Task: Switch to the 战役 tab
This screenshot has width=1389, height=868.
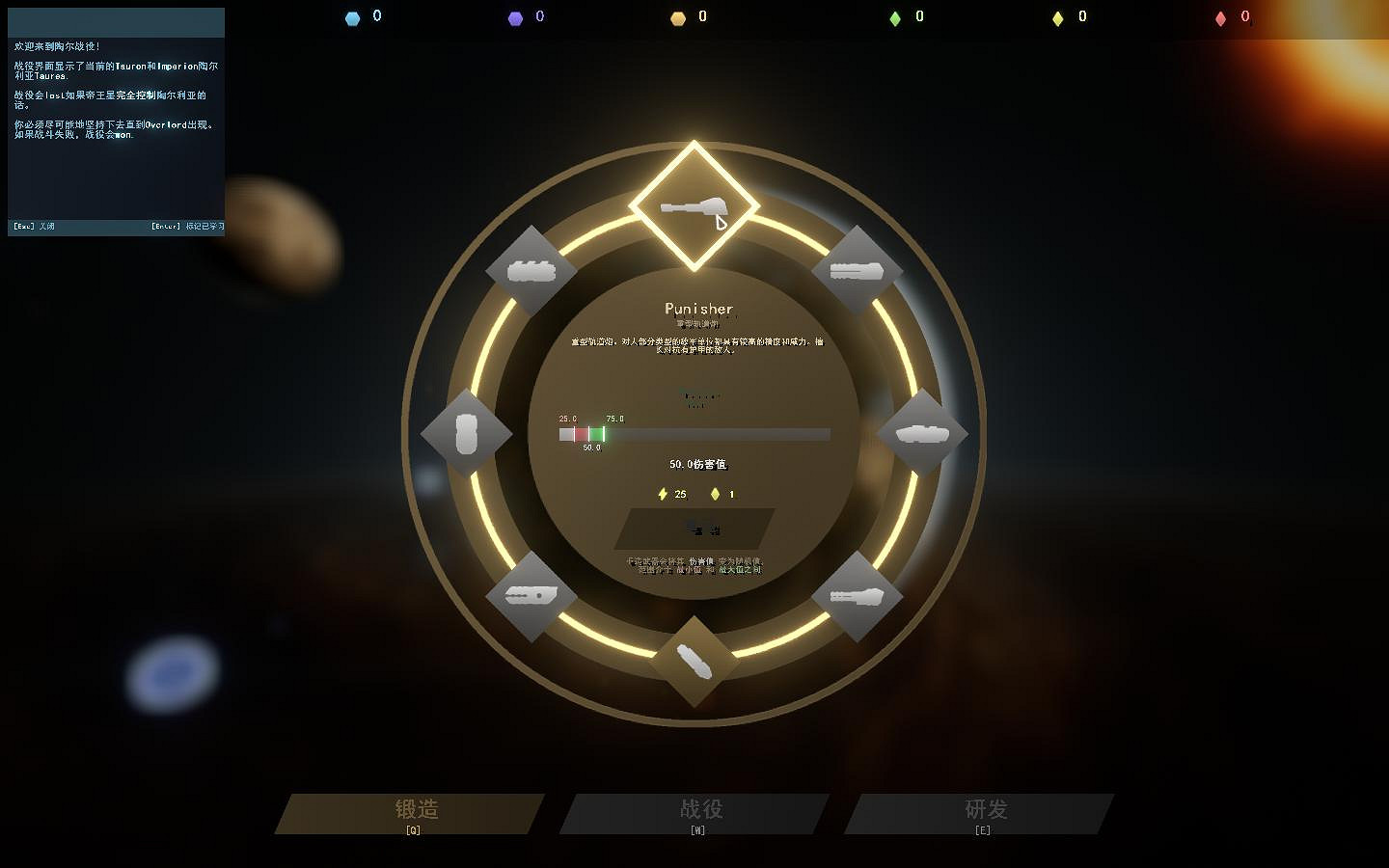Action: 696,813
